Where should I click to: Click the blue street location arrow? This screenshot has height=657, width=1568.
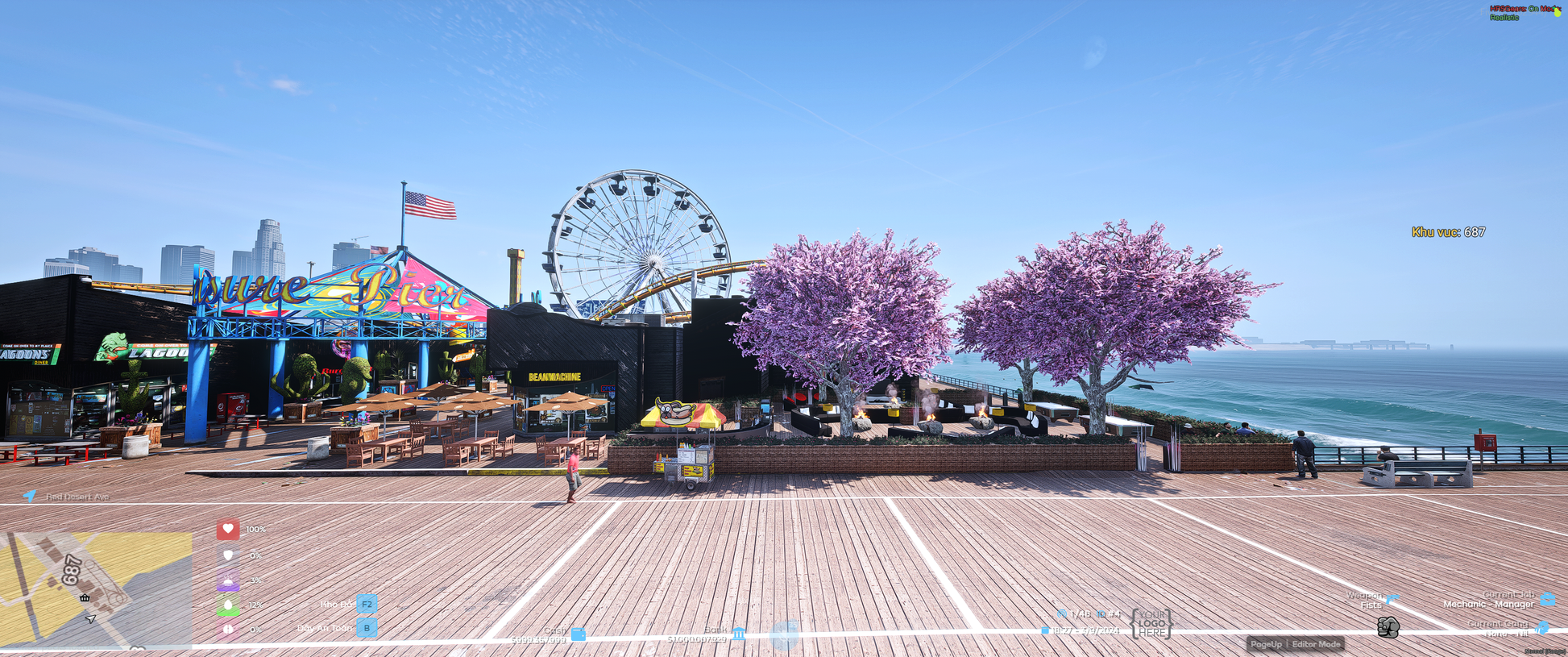(x=30, y=496)
